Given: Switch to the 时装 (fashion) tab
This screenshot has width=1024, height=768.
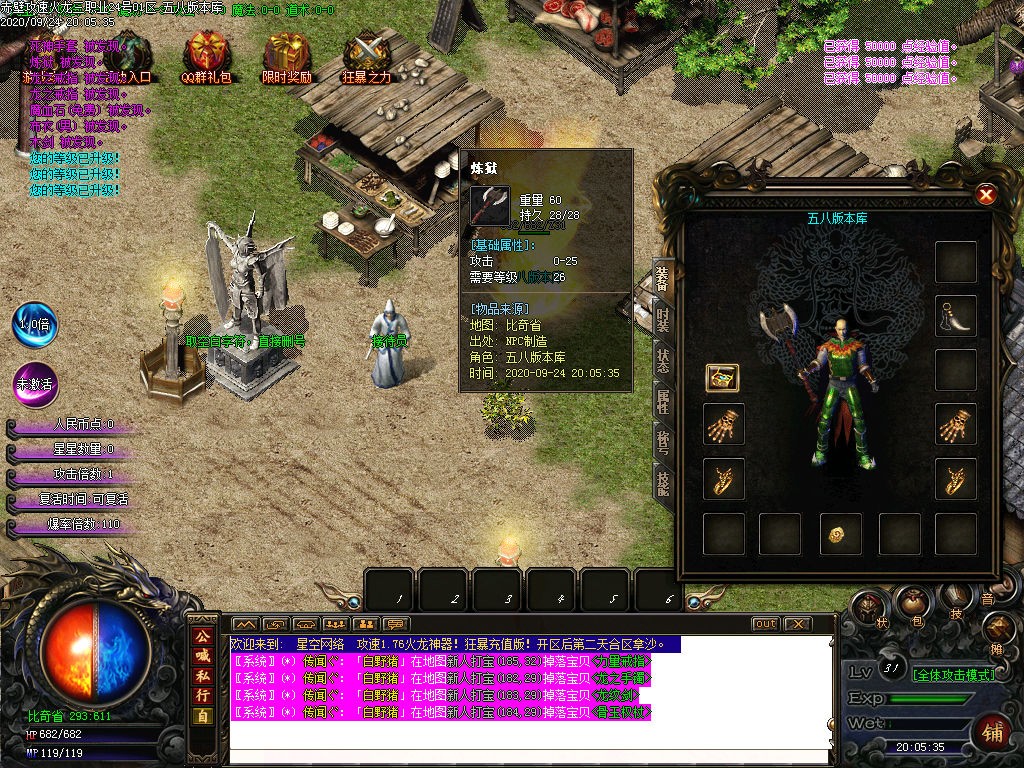Looking at the screenshot, I should click(x=663, y=320).
